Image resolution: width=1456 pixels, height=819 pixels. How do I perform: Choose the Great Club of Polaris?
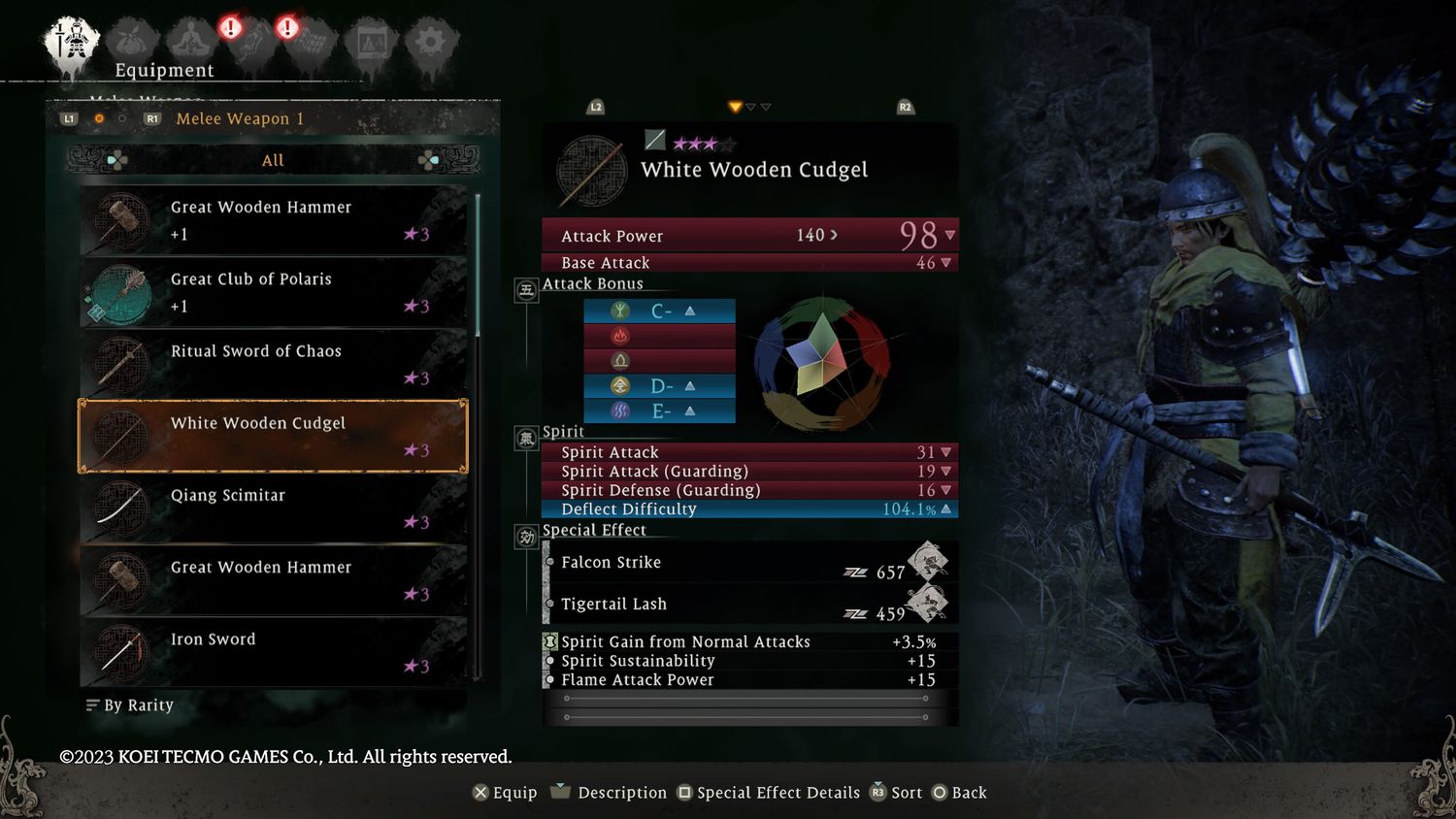click(x=273, y=292)
